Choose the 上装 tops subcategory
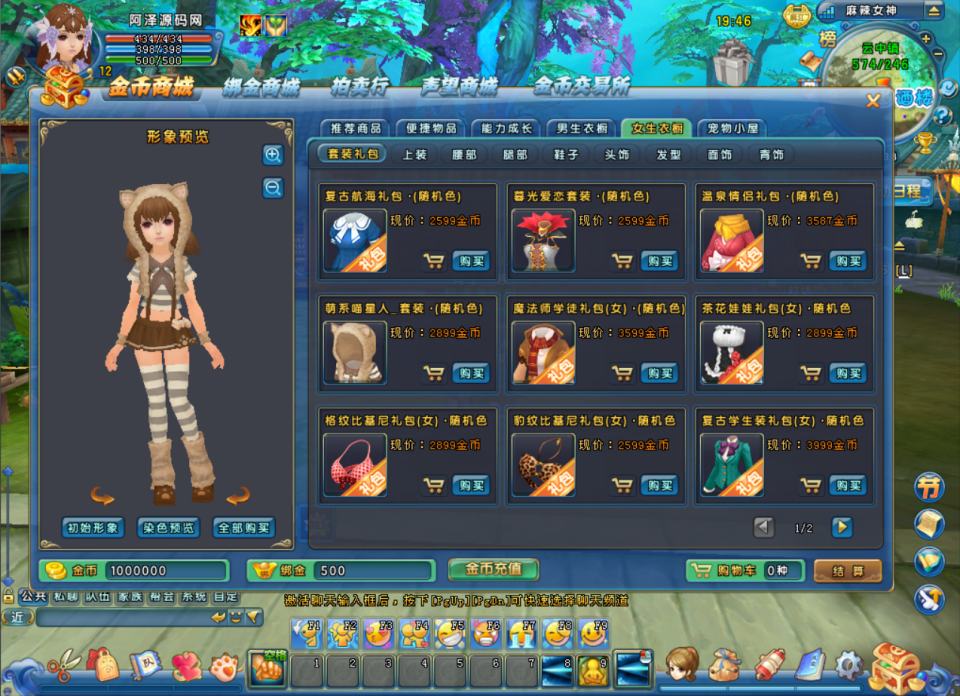960x696 pixels. [x=414, y=155]
